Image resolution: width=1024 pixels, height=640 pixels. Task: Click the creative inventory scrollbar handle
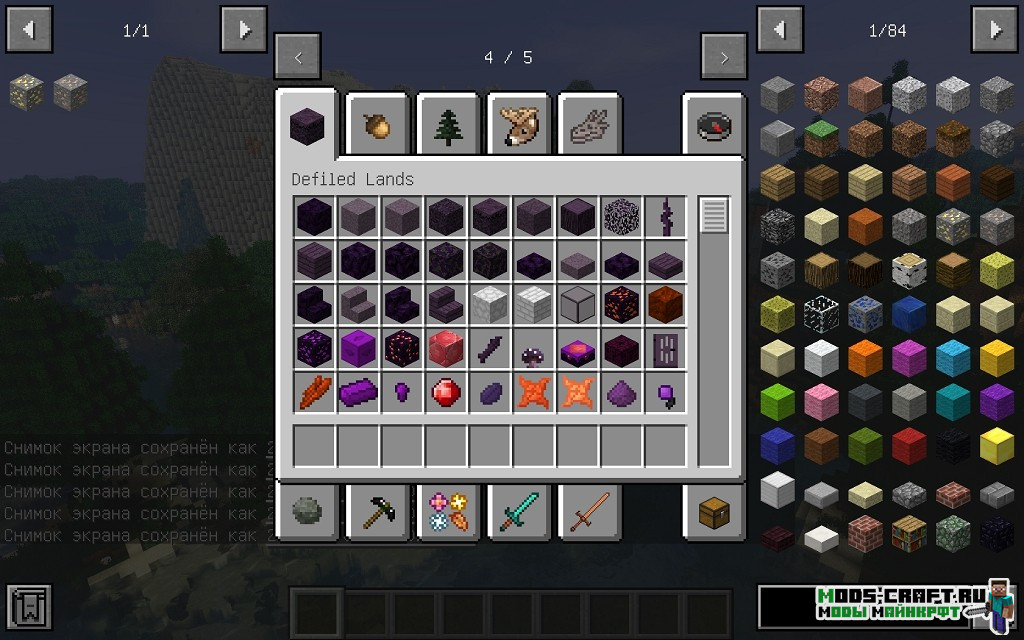pos(714,216)
